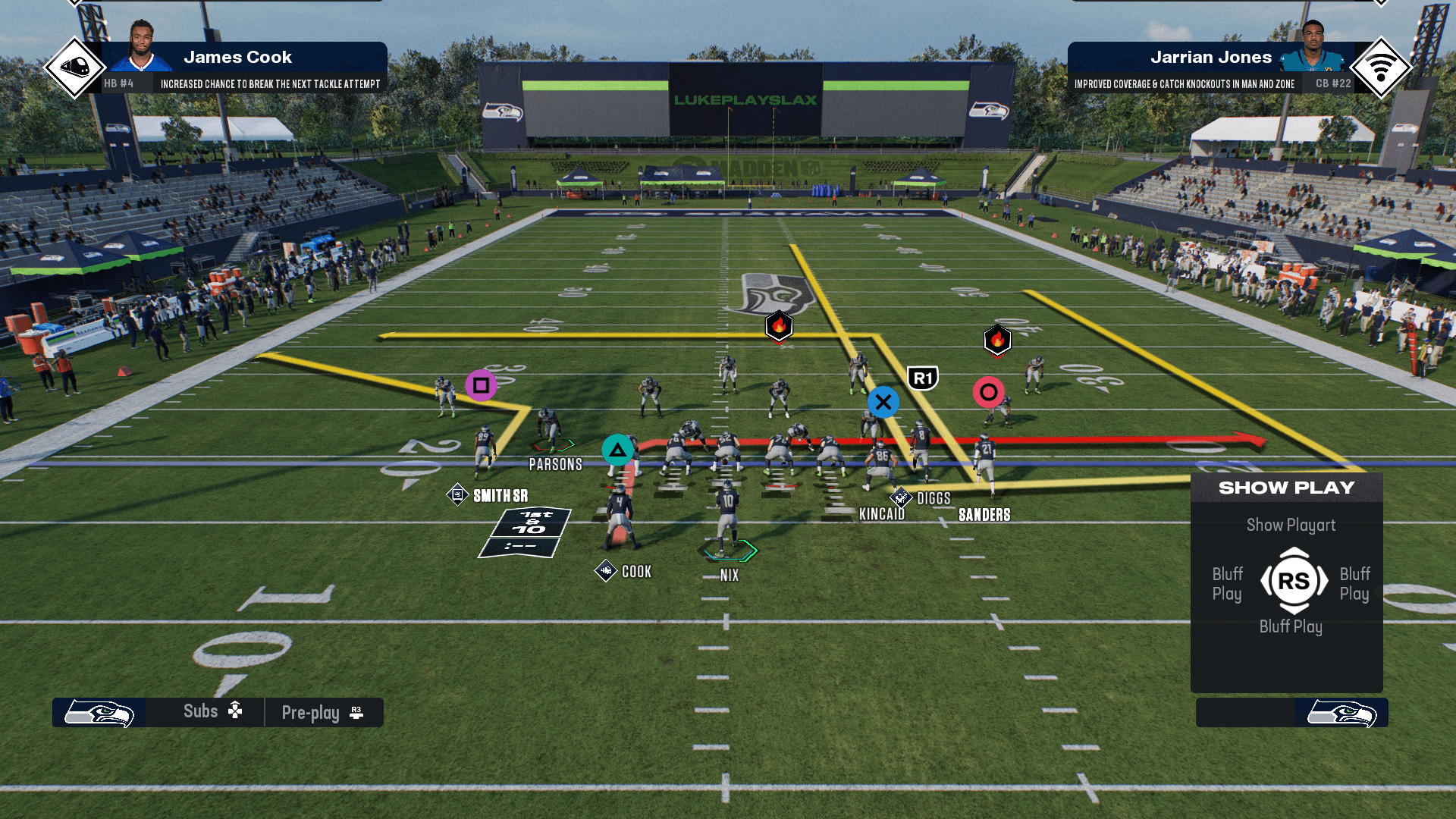Choose Show Playart in the Show Play panel
This screenshot has height=819, width=1456.
(x=1291, y=525)
